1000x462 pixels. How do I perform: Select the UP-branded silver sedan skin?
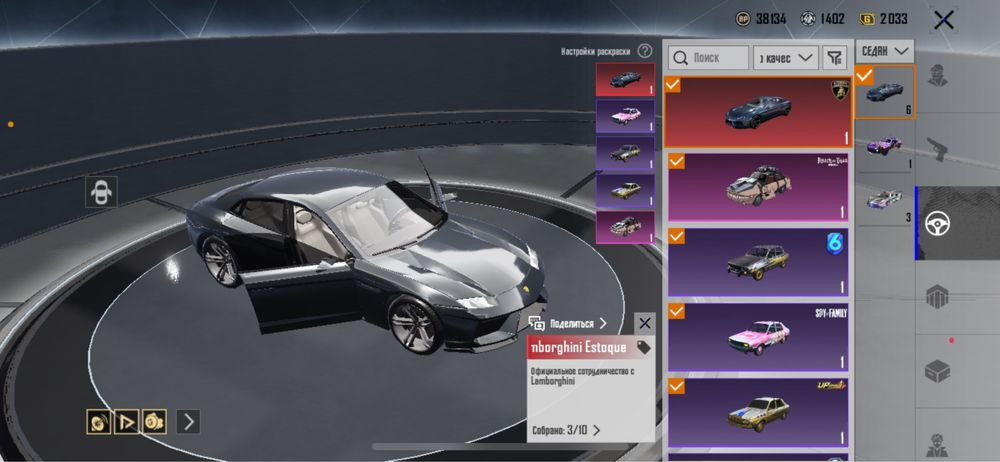click(758, 410)
